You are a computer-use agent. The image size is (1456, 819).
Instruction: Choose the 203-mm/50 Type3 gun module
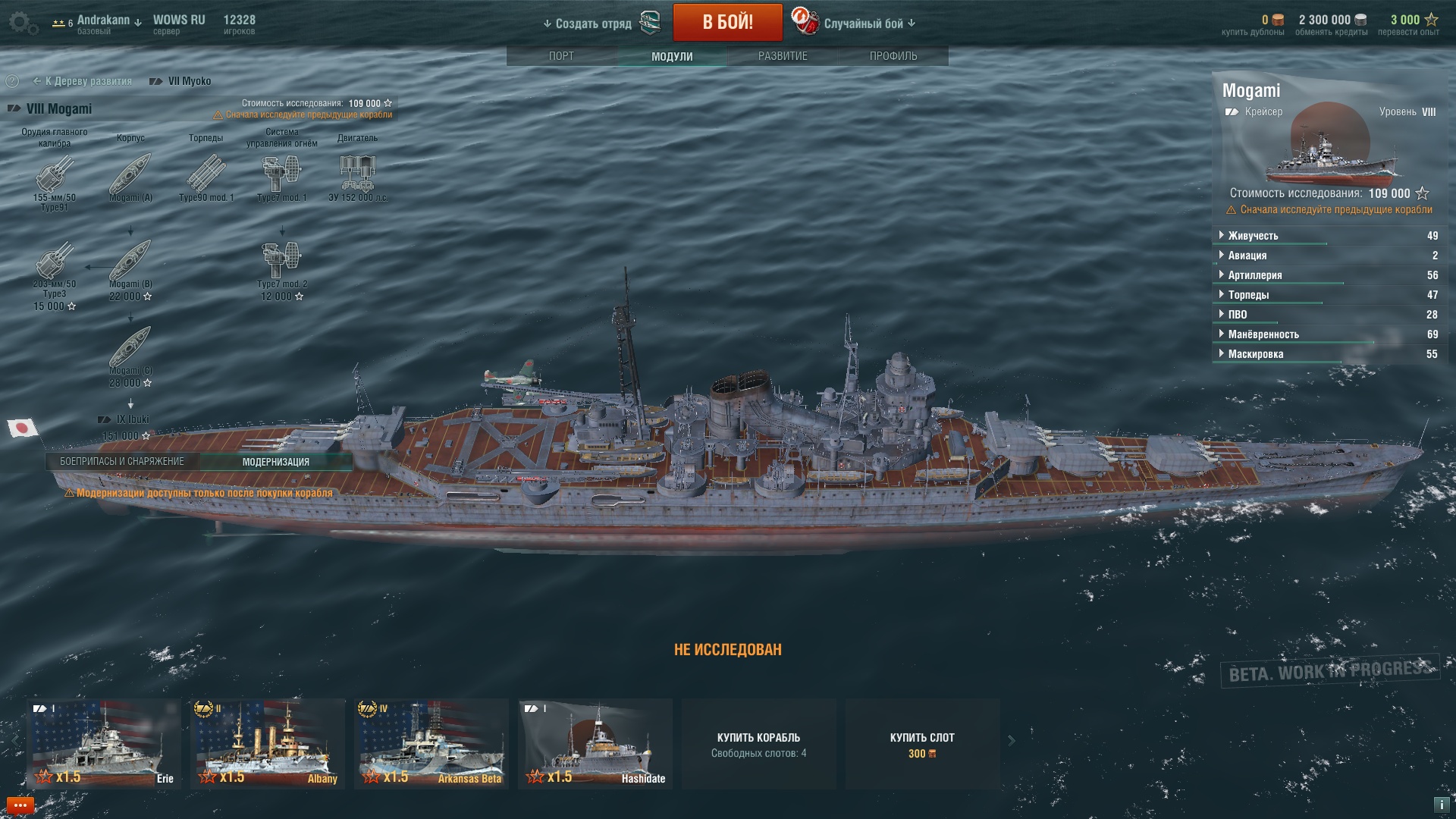click(54, 262)
